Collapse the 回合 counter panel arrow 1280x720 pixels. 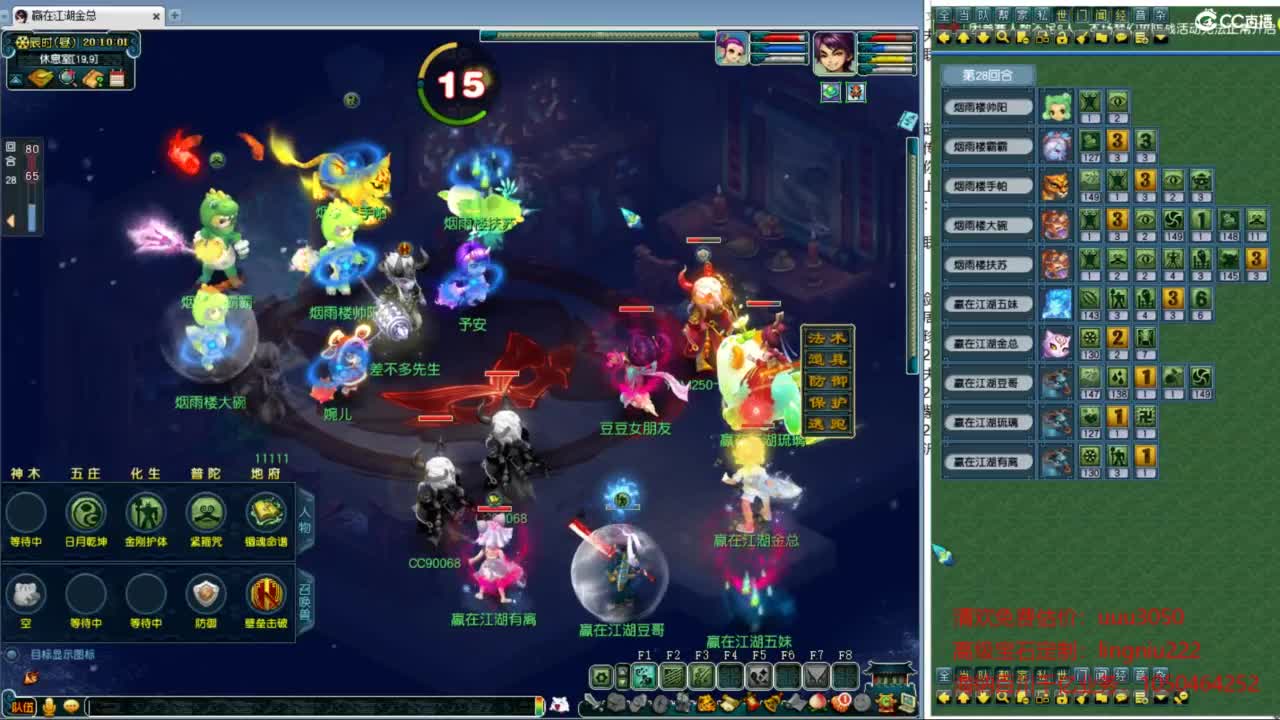click(x=11, y=220)
